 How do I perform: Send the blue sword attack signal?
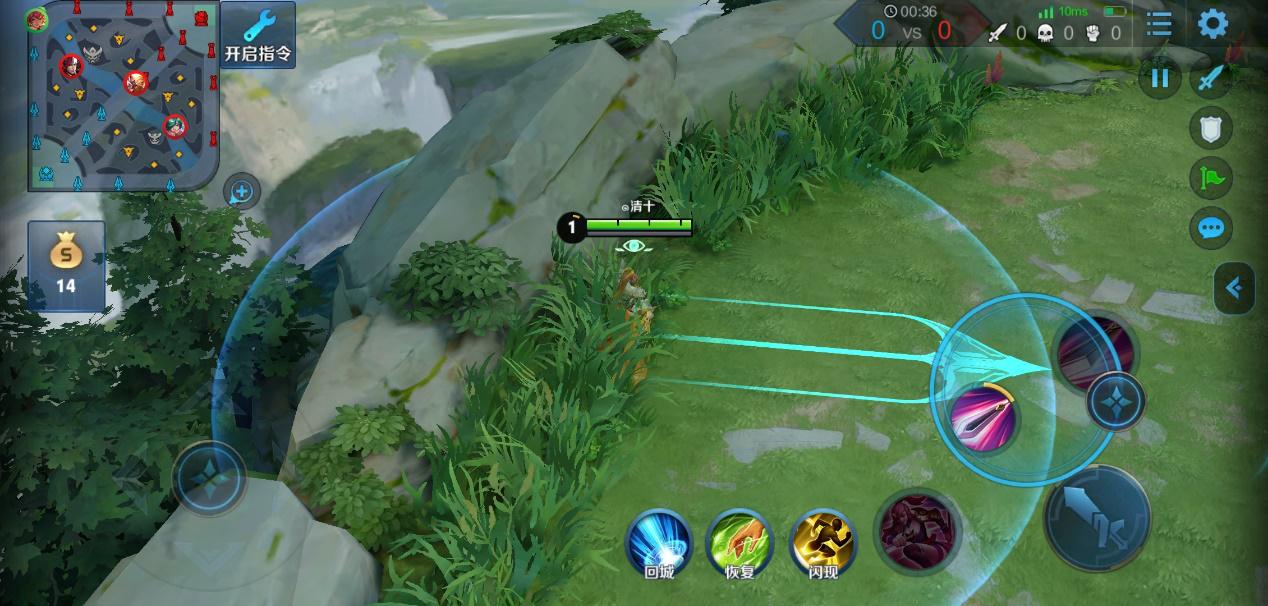coord(1211,78)
